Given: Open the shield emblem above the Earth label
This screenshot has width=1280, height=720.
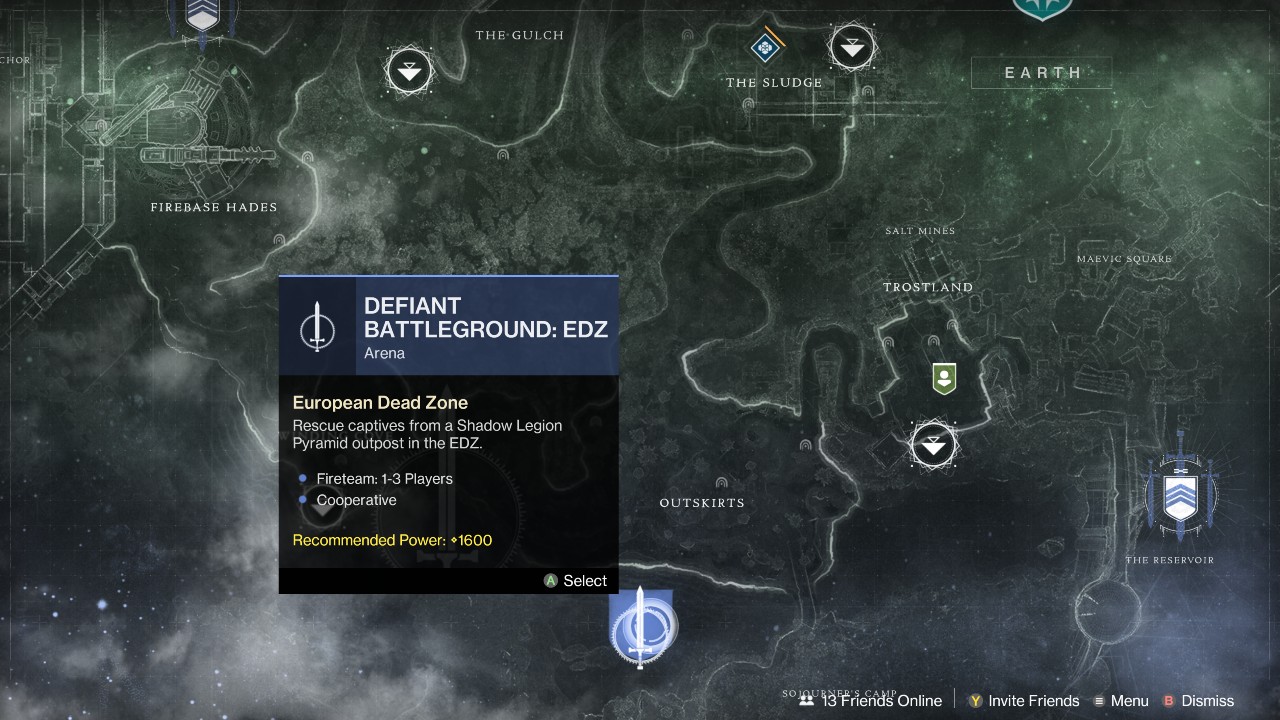Looking at the screenshot, I should pos(1042,8).
